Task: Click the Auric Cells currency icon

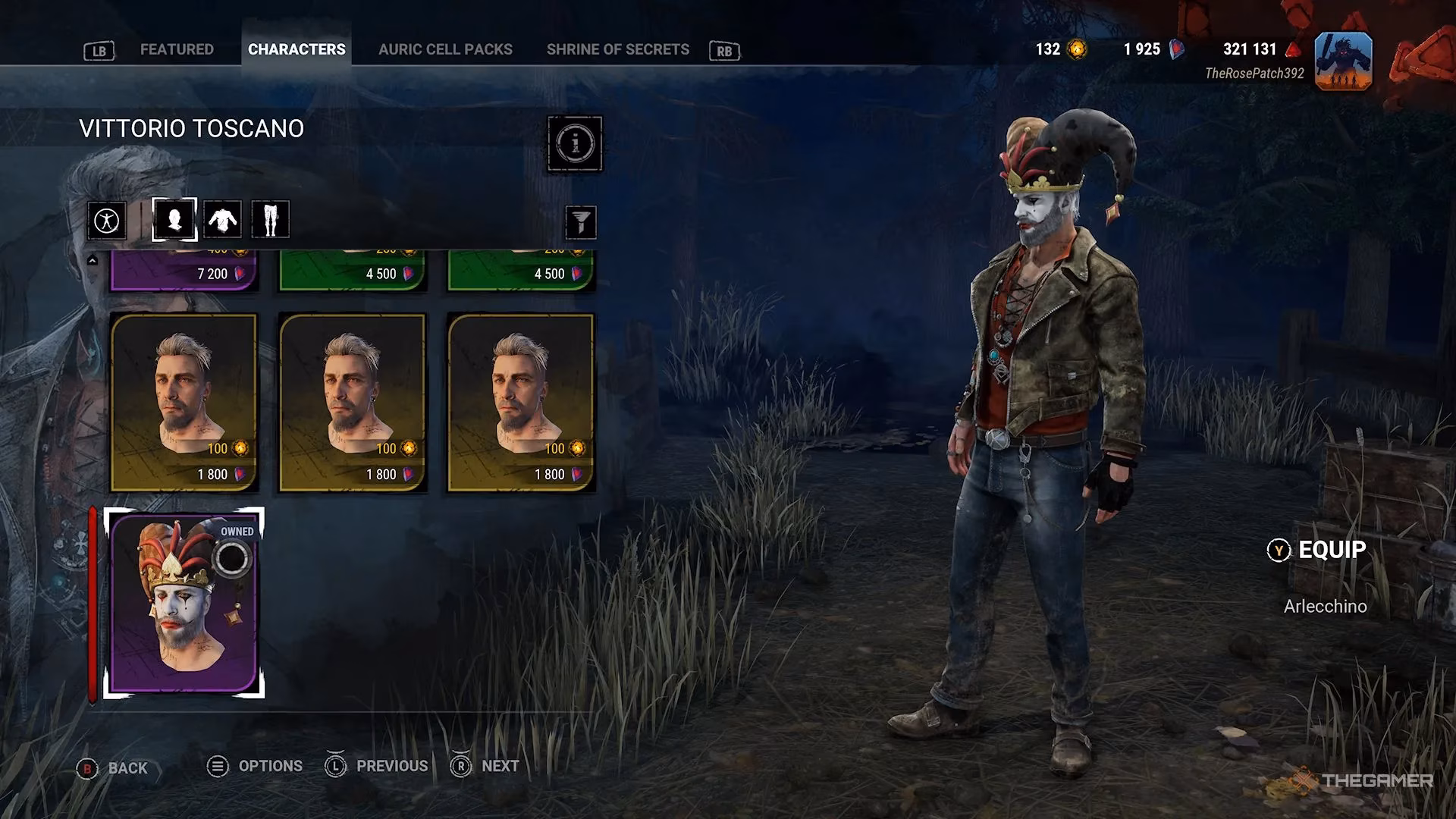Action: [x=1076, y=49]
